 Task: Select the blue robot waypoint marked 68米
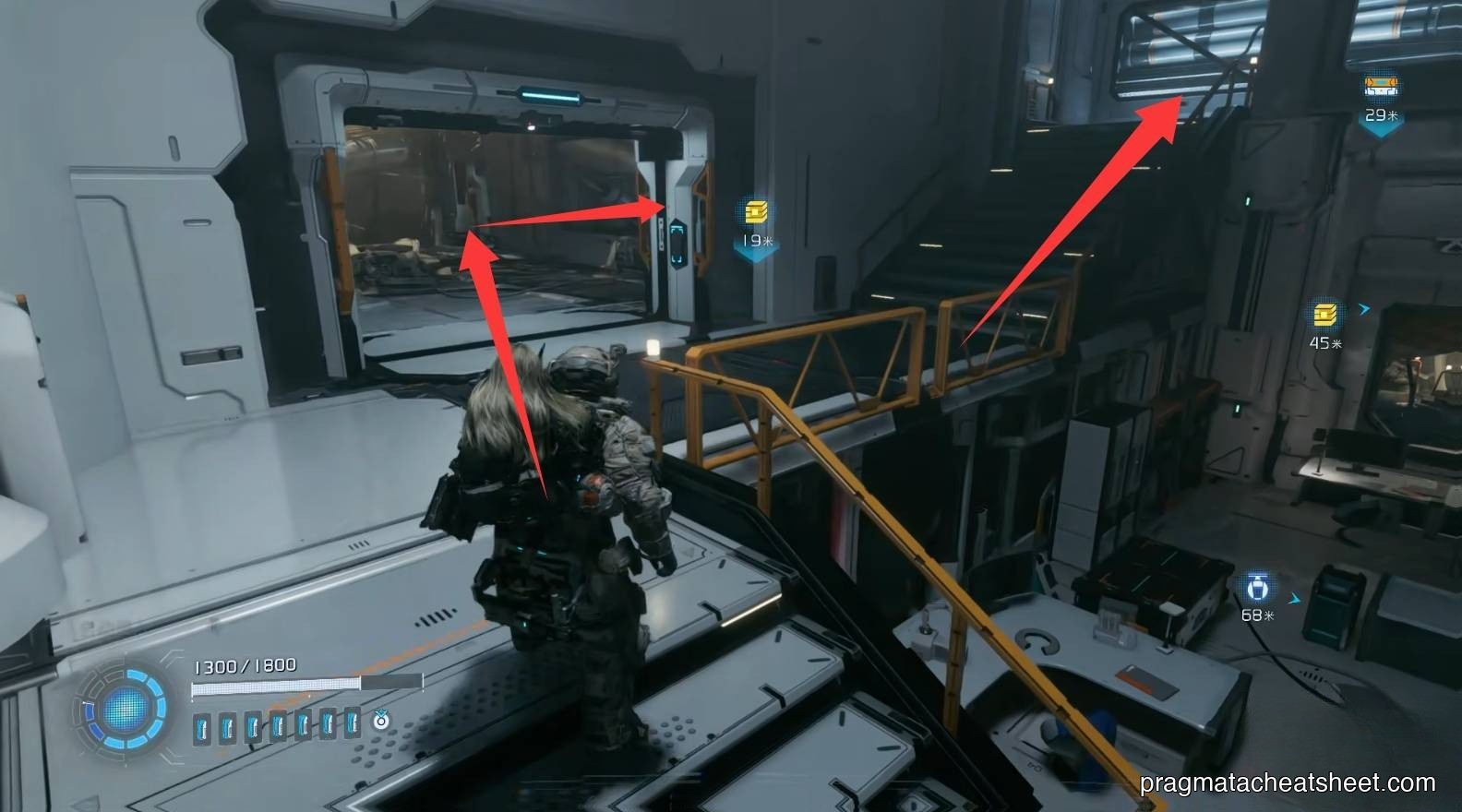pos(1258,587)
